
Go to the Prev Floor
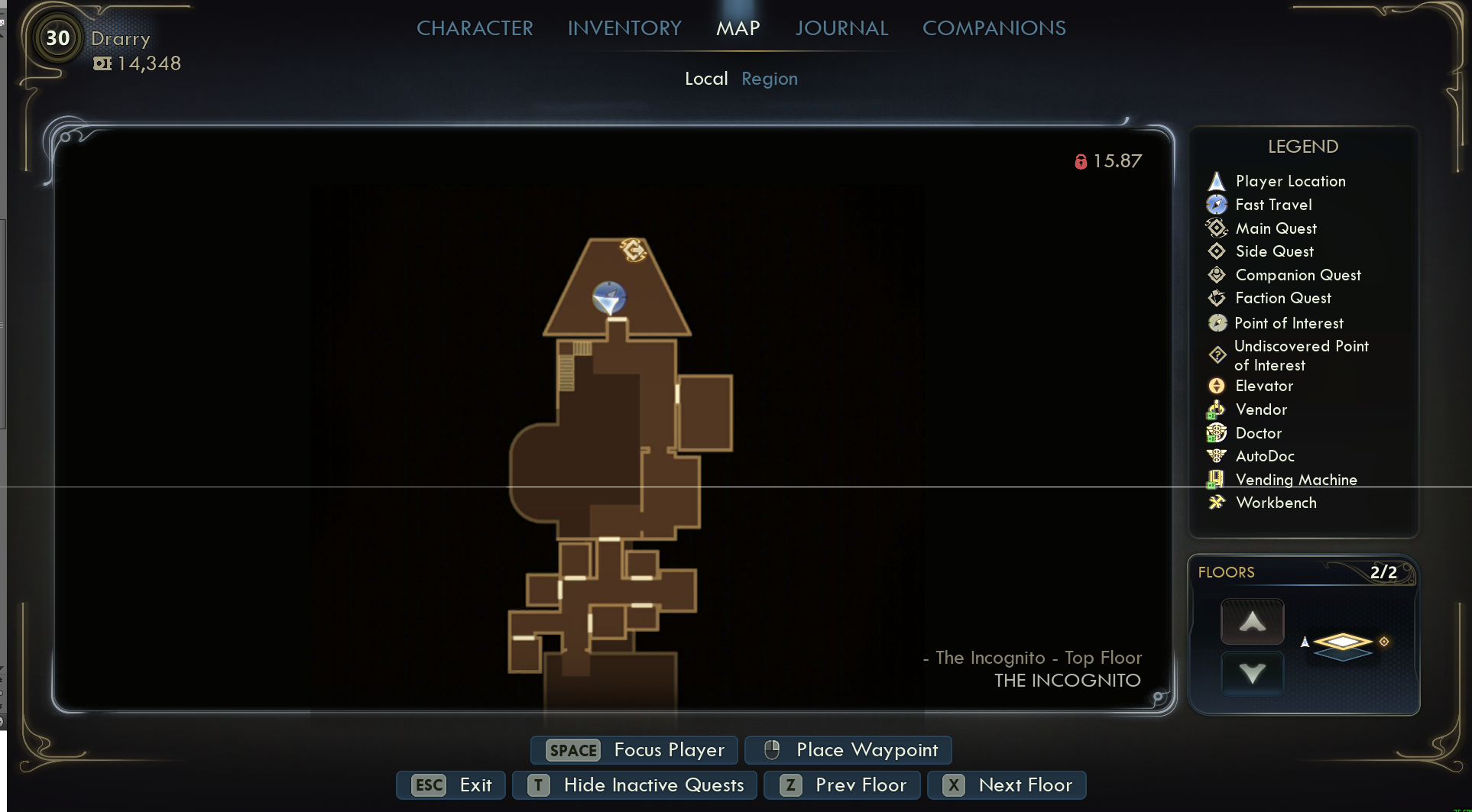(x=841, y=785)
